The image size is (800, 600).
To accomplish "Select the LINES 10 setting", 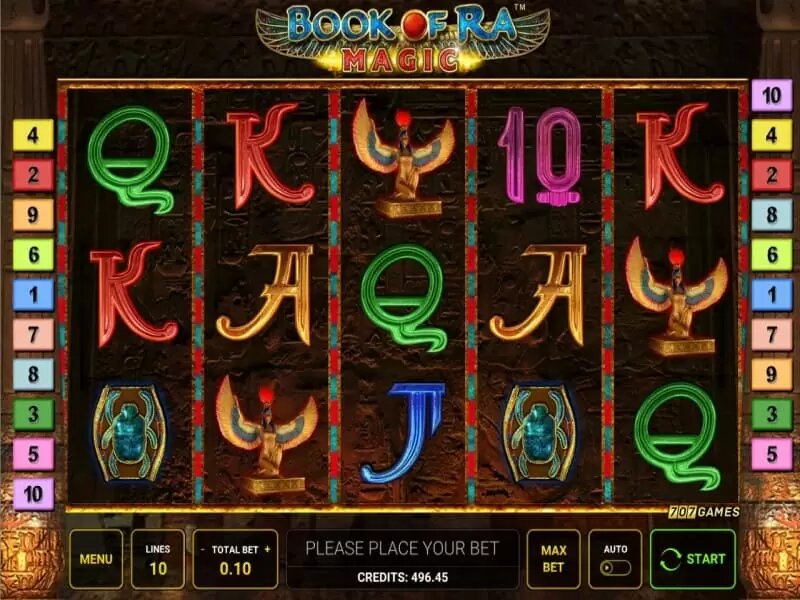I will click(157, 559).
